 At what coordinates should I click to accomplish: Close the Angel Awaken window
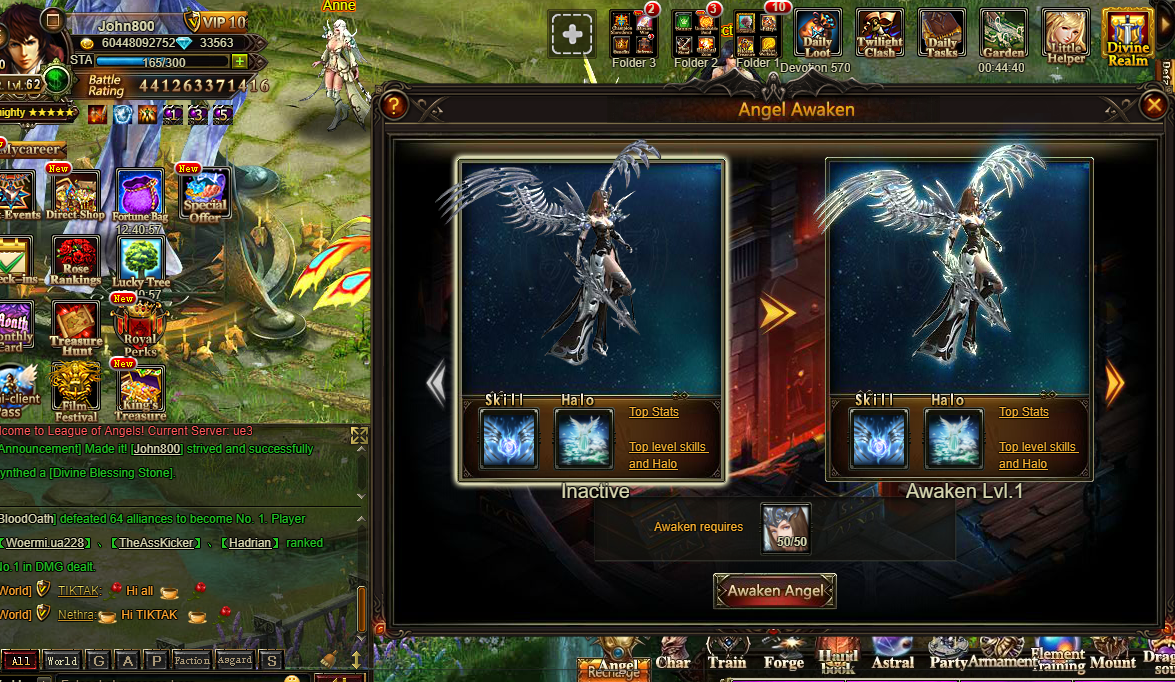pos(1154,104)
